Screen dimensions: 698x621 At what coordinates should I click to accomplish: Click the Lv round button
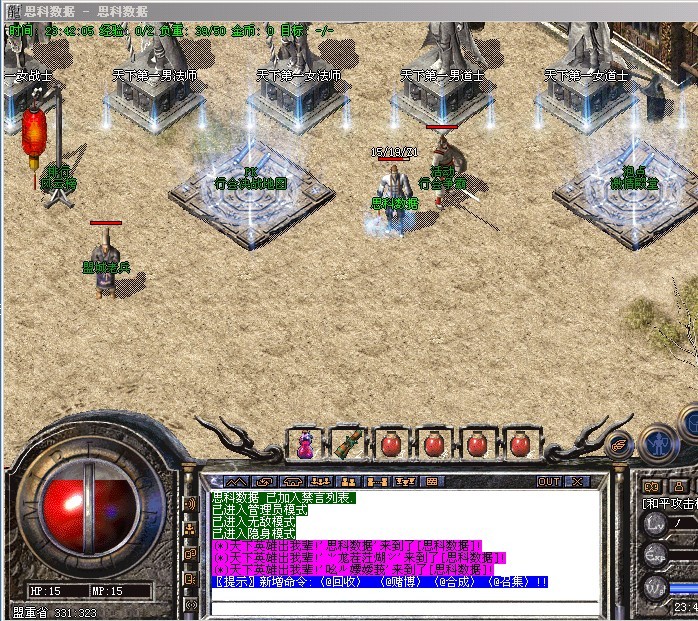pyautogui.click(x=655, y=523)
